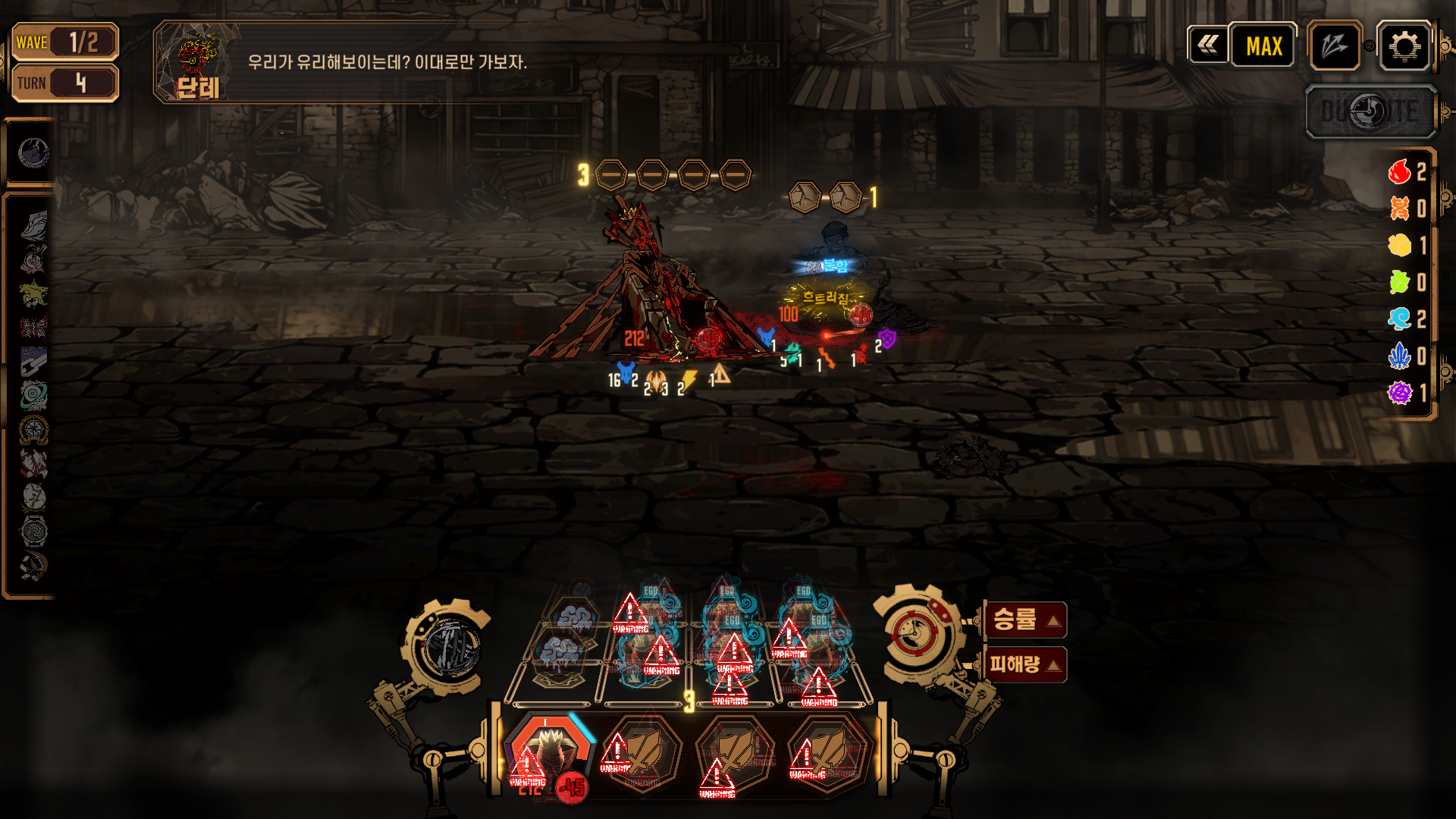The height and width of the screenshot is (819, 1456).
Task: Activate the greyed-out DUETTE button
Action: coord(1370,112)
